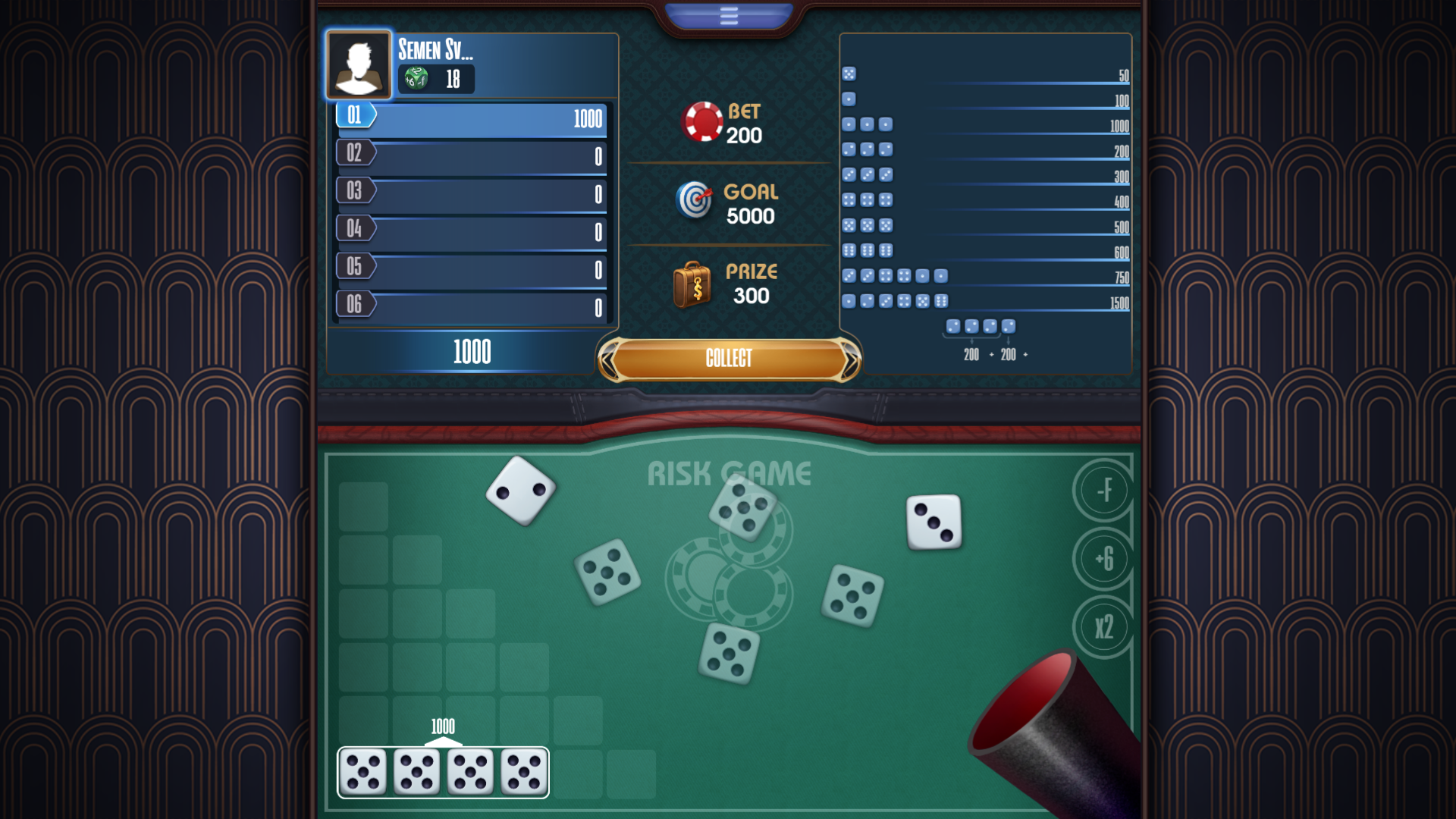Image resolution: width=1456 pixels, height=819 pixels.
Task: Open the prize briefcase icon
Action: 694,284
